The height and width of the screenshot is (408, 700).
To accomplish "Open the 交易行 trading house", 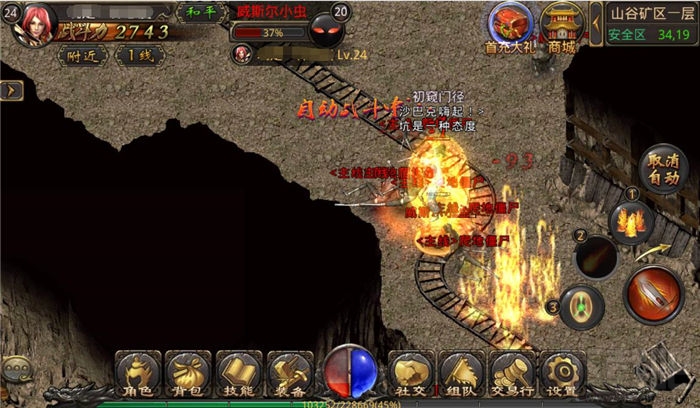I will [511, 373].
